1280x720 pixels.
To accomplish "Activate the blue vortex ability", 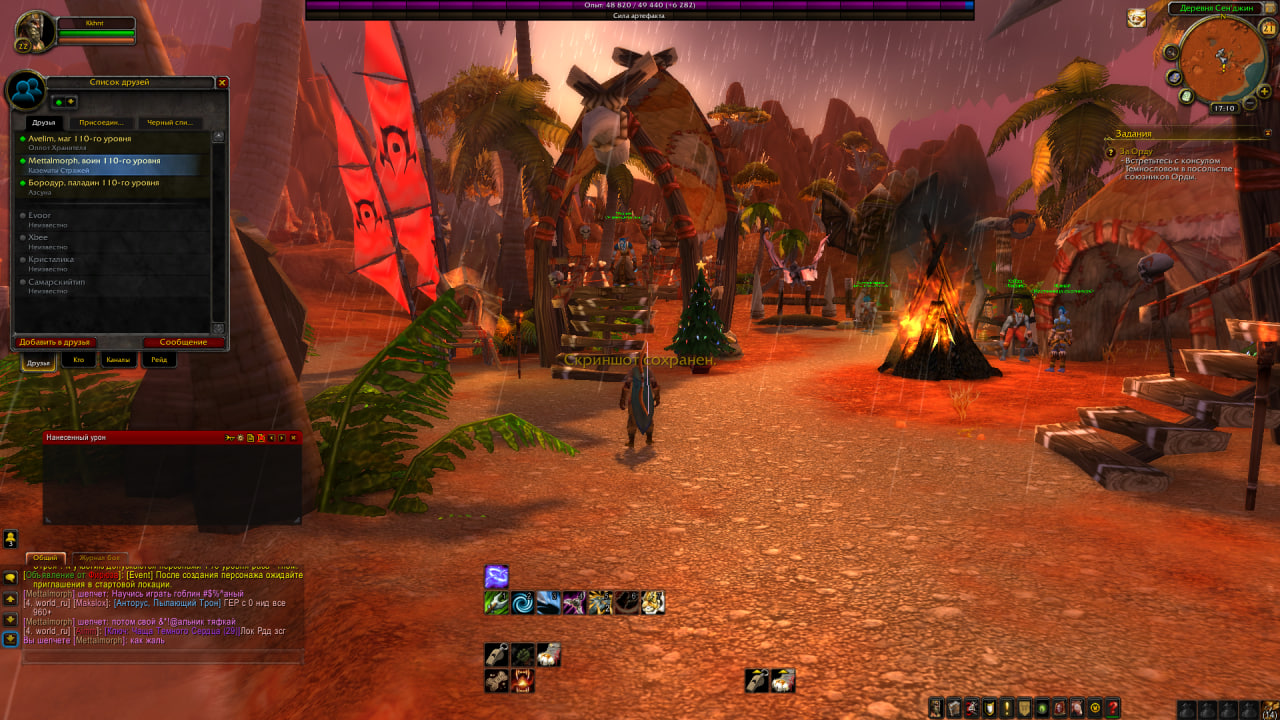I will click(x=523, y=603).
